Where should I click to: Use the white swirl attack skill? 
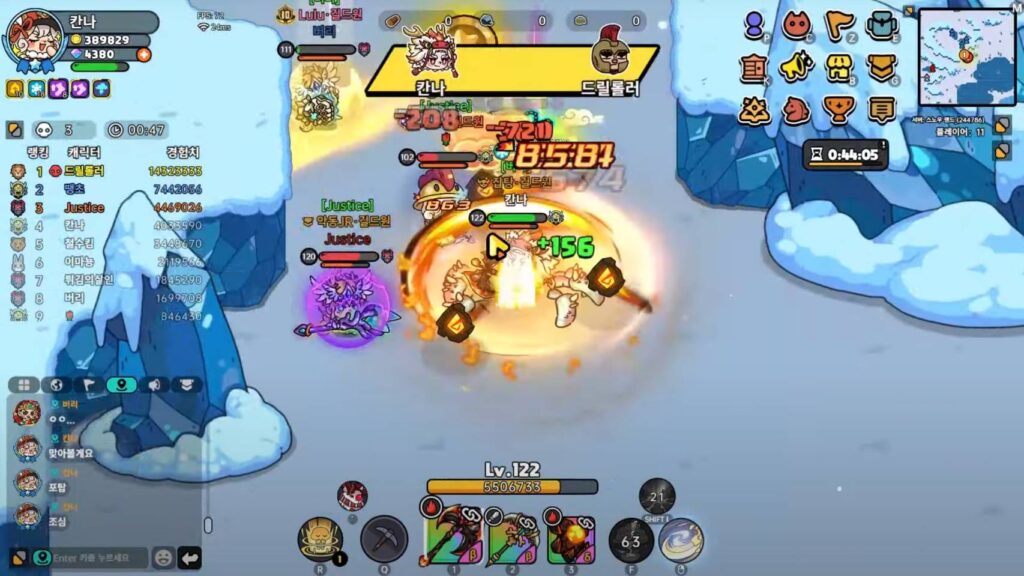click(680, 540)
